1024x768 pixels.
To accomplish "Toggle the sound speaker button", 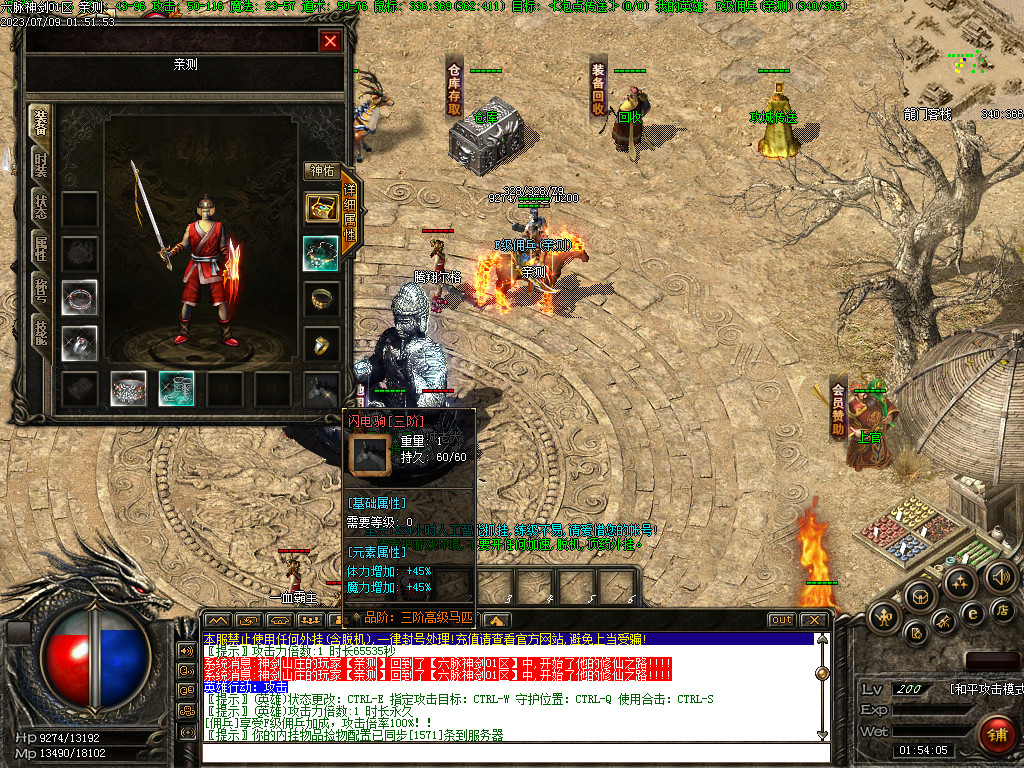I will 1000,576.
